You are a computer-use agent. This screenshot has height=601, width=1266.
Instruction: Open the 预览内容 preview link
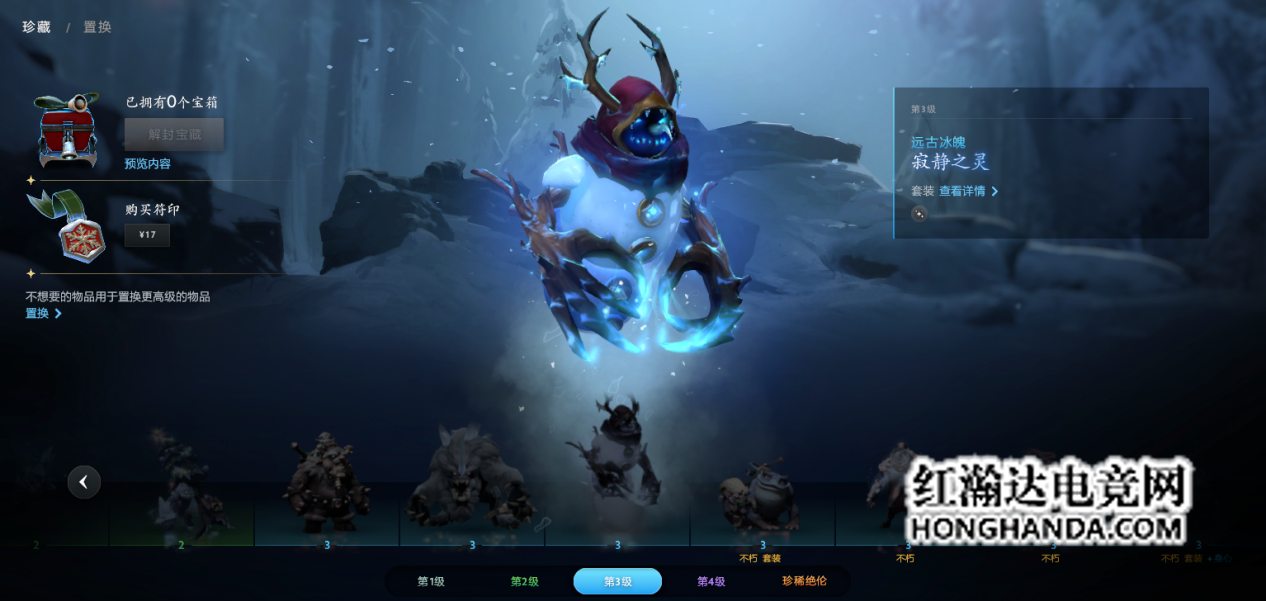point(147,164)
